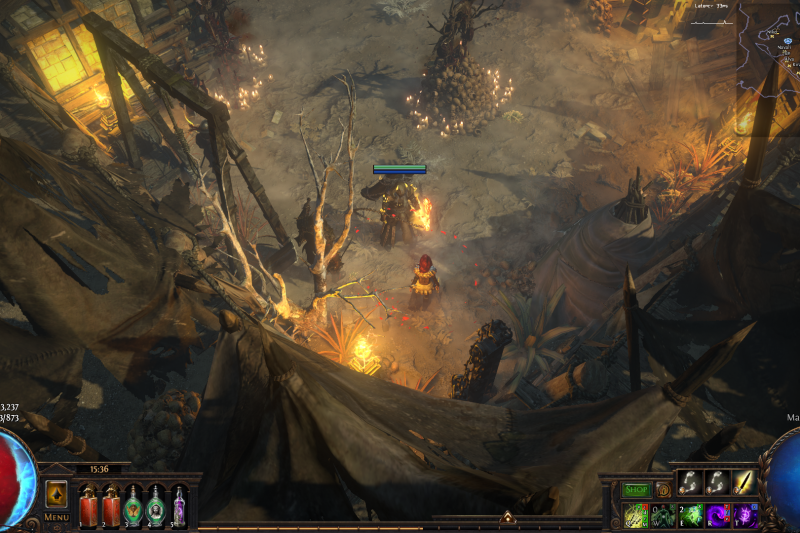Activate the green dash skill on E
This screenshot has height=533, width=800.
(690, 515)
